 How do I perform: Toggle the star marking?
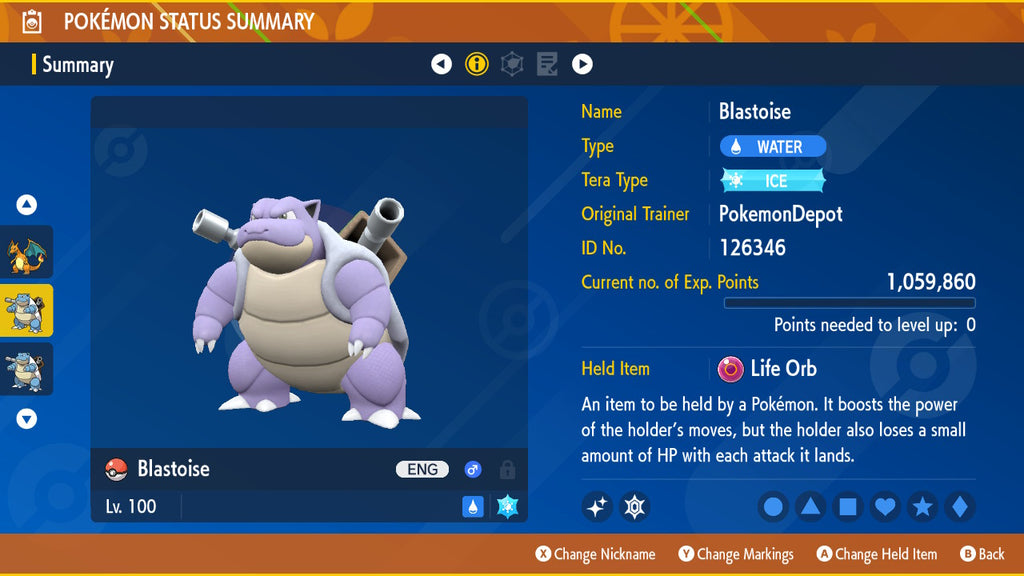[922, 508]
